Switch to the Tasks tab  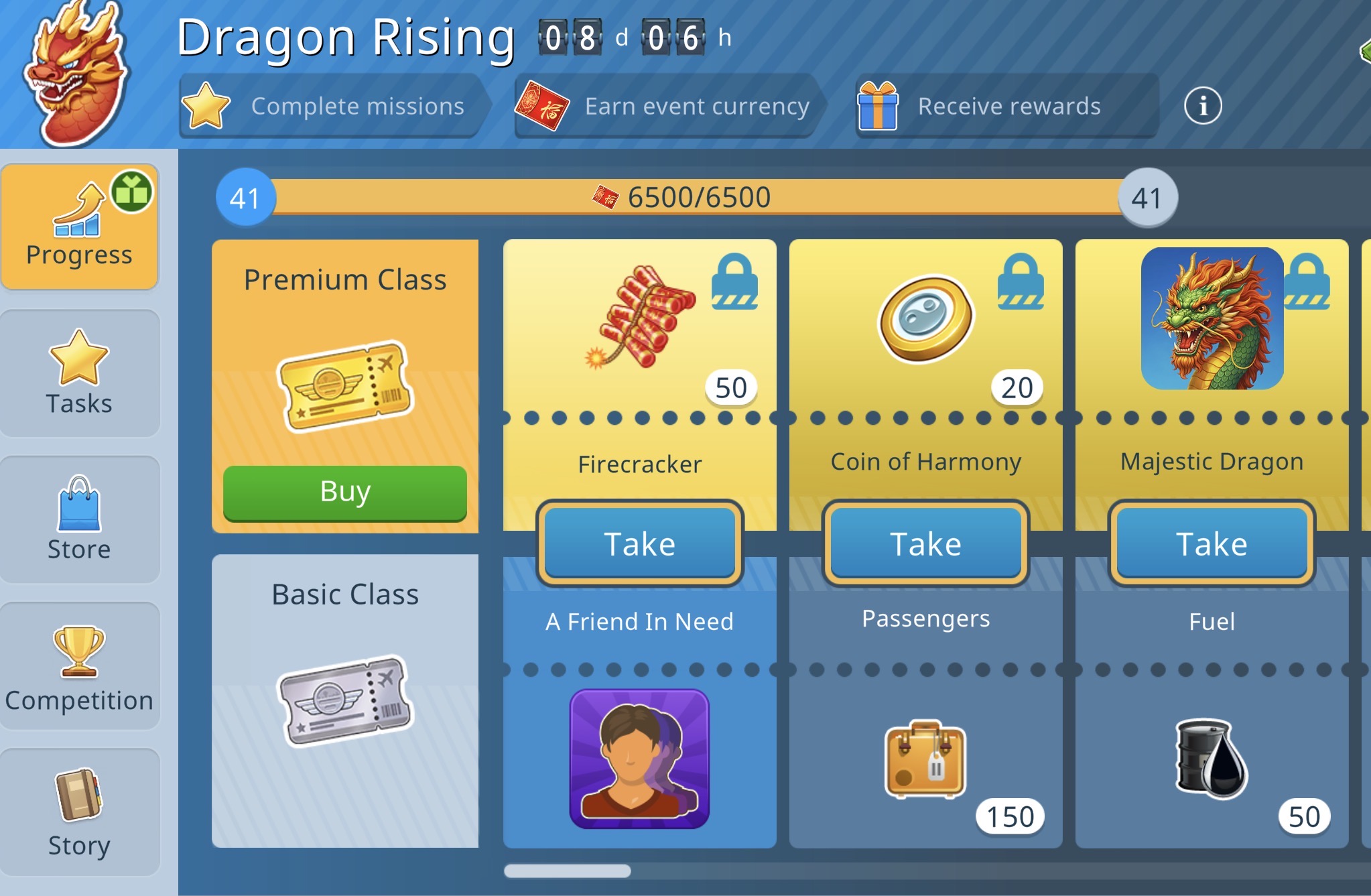click(x=79, y=373)
